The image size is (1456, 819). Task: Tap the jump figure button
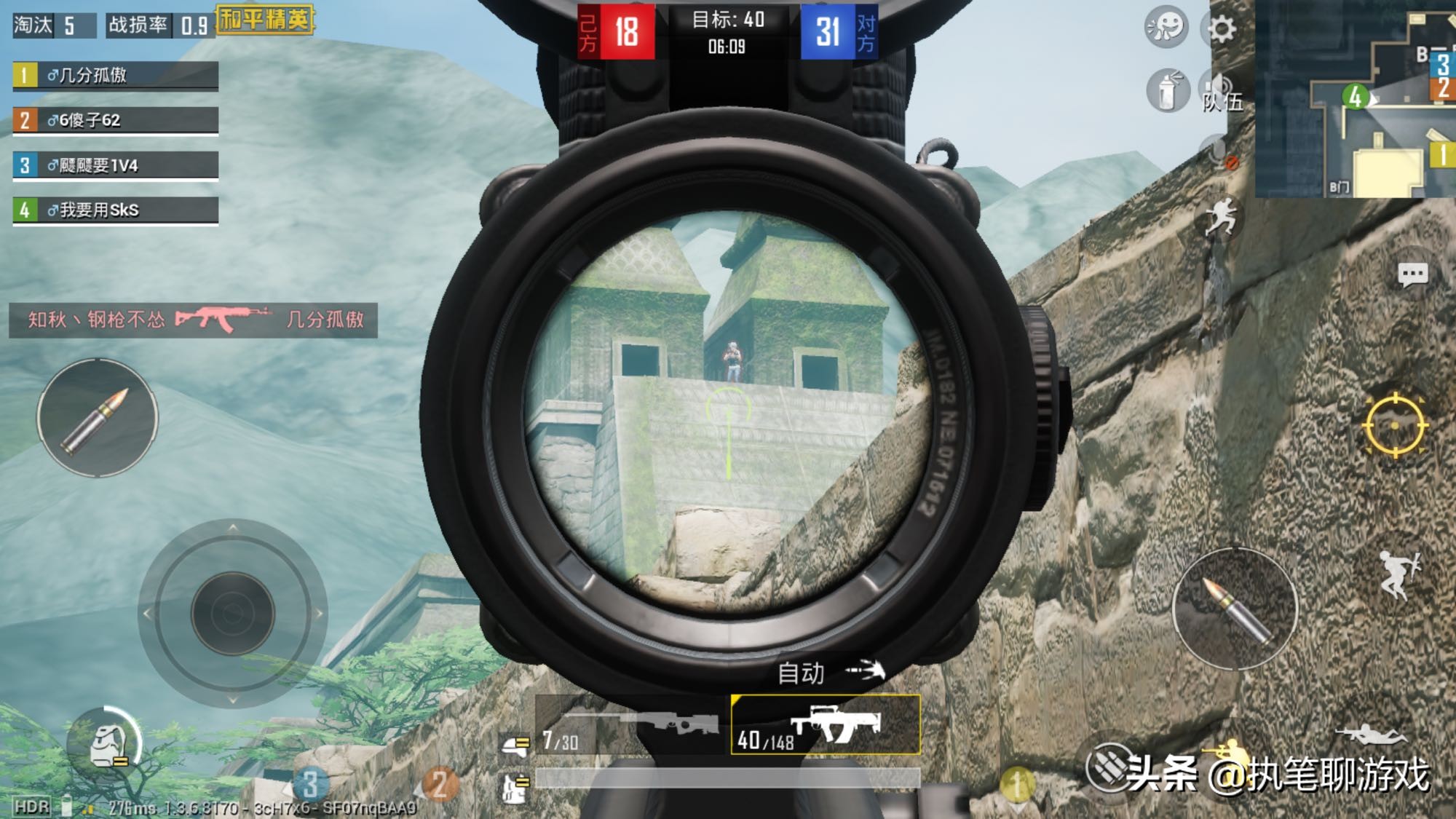1399,575
